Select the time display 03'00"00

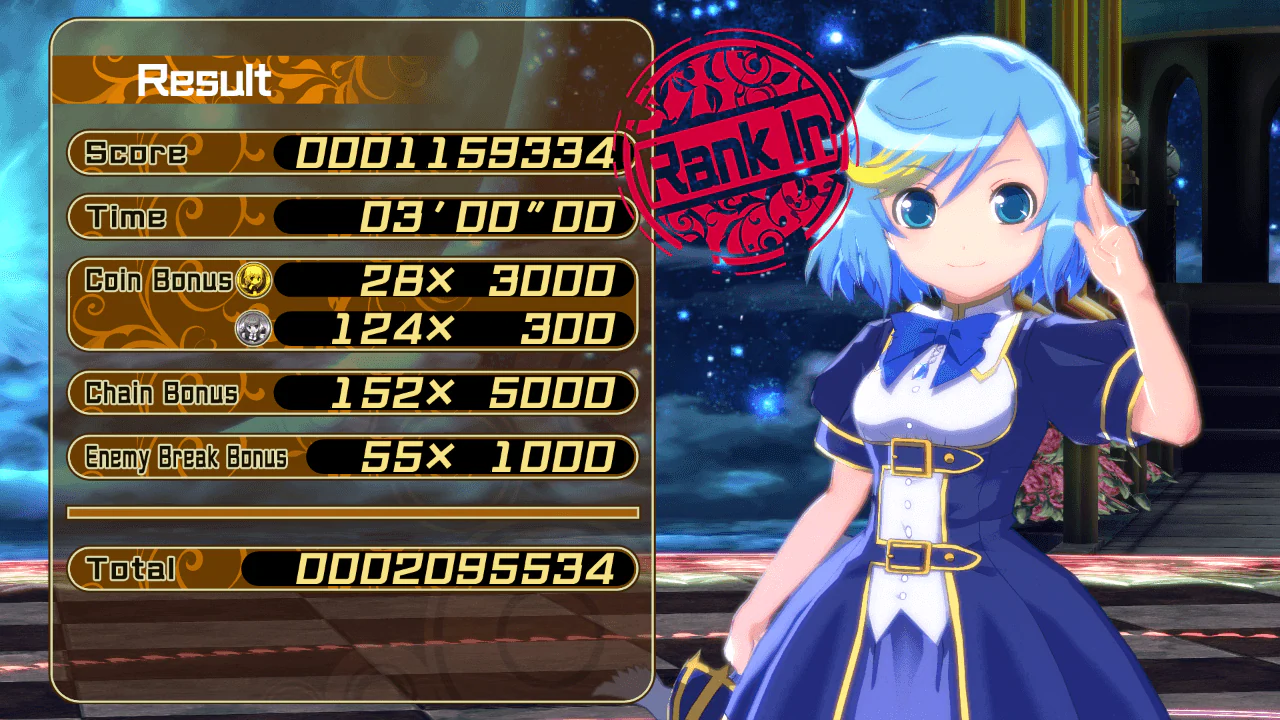tap(480, 216)
